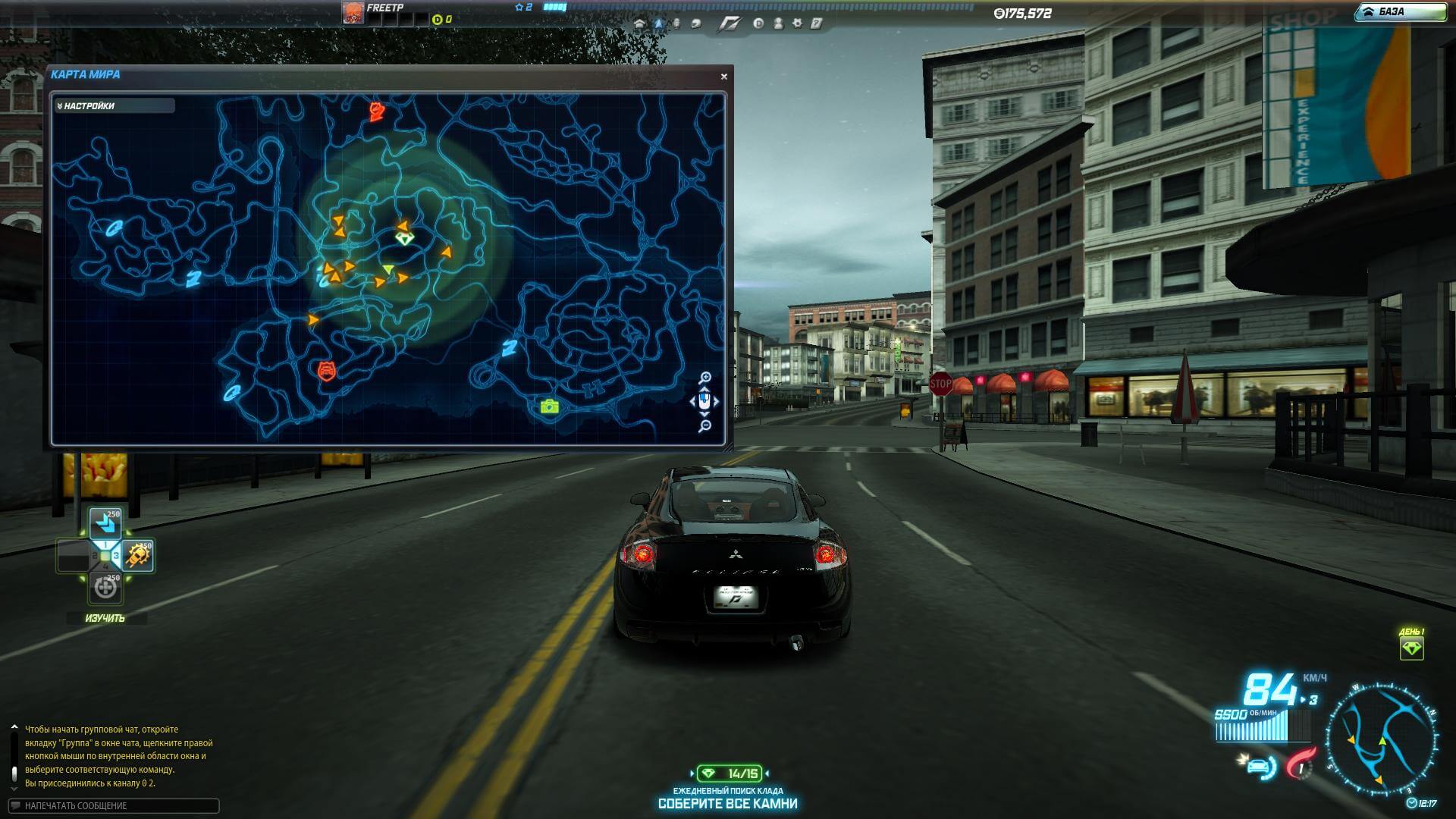Click the Изучить button under power-ups

105,618
